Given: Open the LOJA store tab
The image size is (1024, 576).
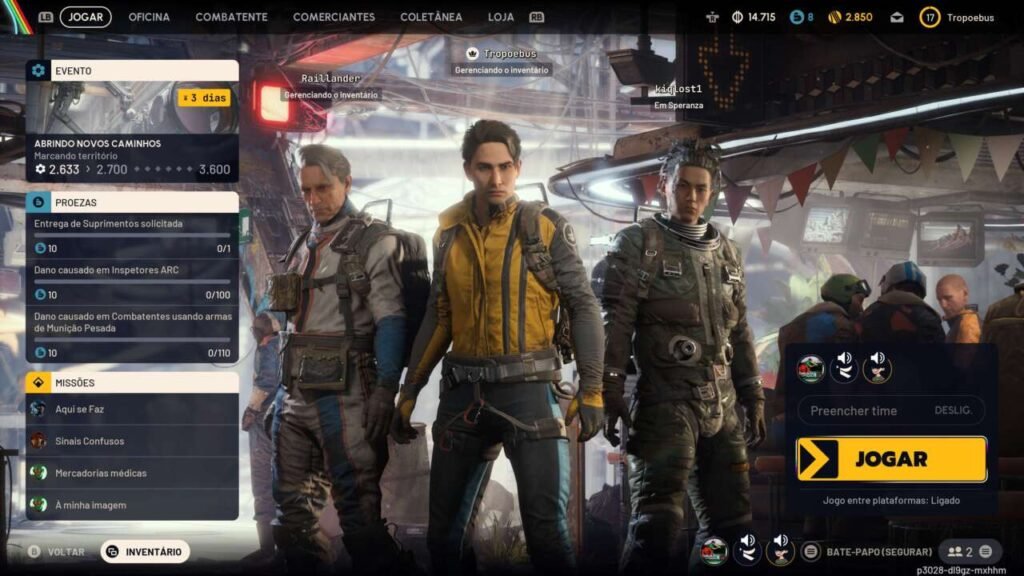Looking at the screenshot, I should (x=501, y=17).
